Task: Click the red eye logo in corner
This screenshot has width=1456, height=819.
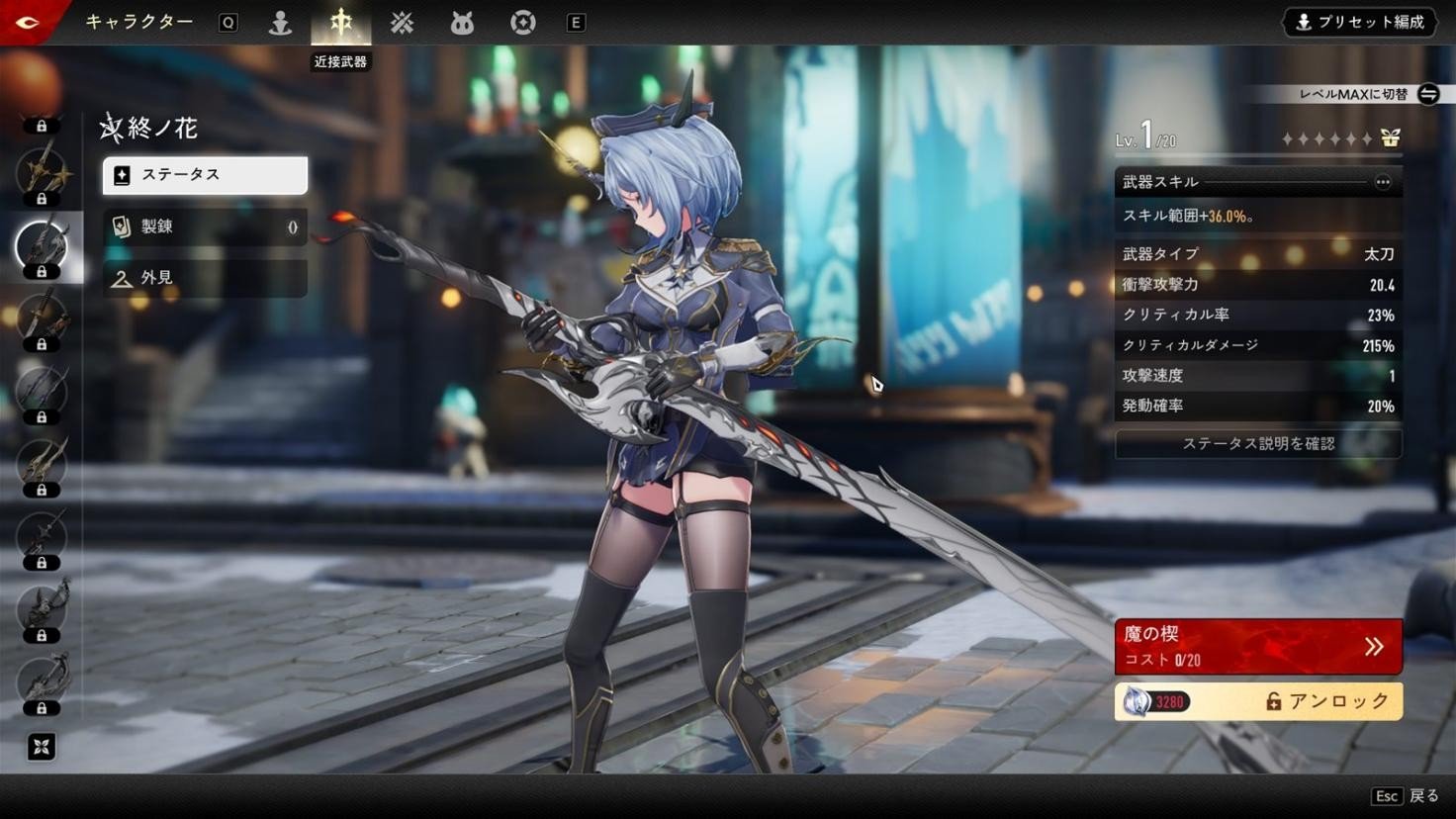Action: 28,22
